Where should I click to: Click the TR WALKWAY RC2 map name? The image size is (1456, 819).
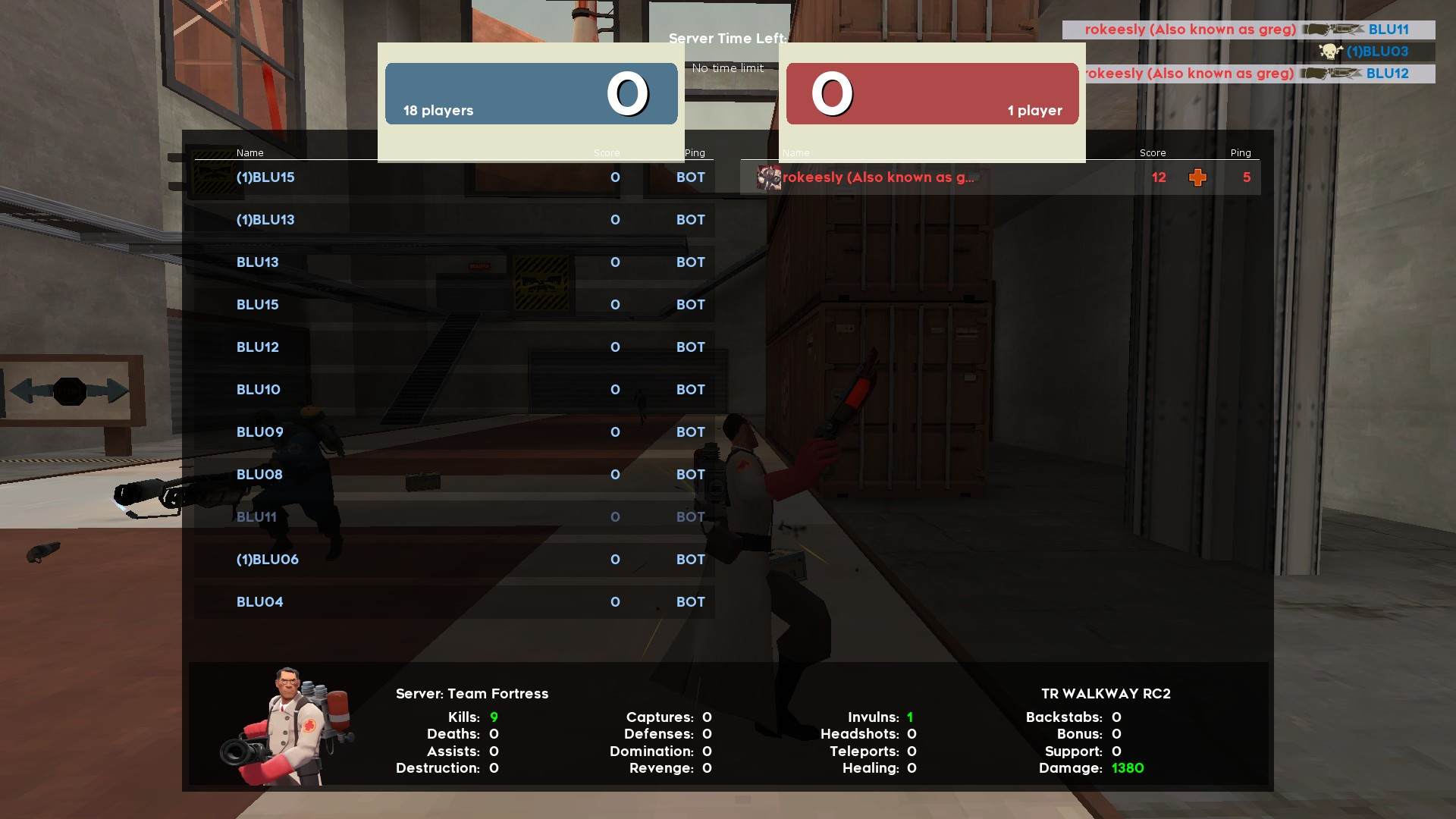pos(1105,693)
